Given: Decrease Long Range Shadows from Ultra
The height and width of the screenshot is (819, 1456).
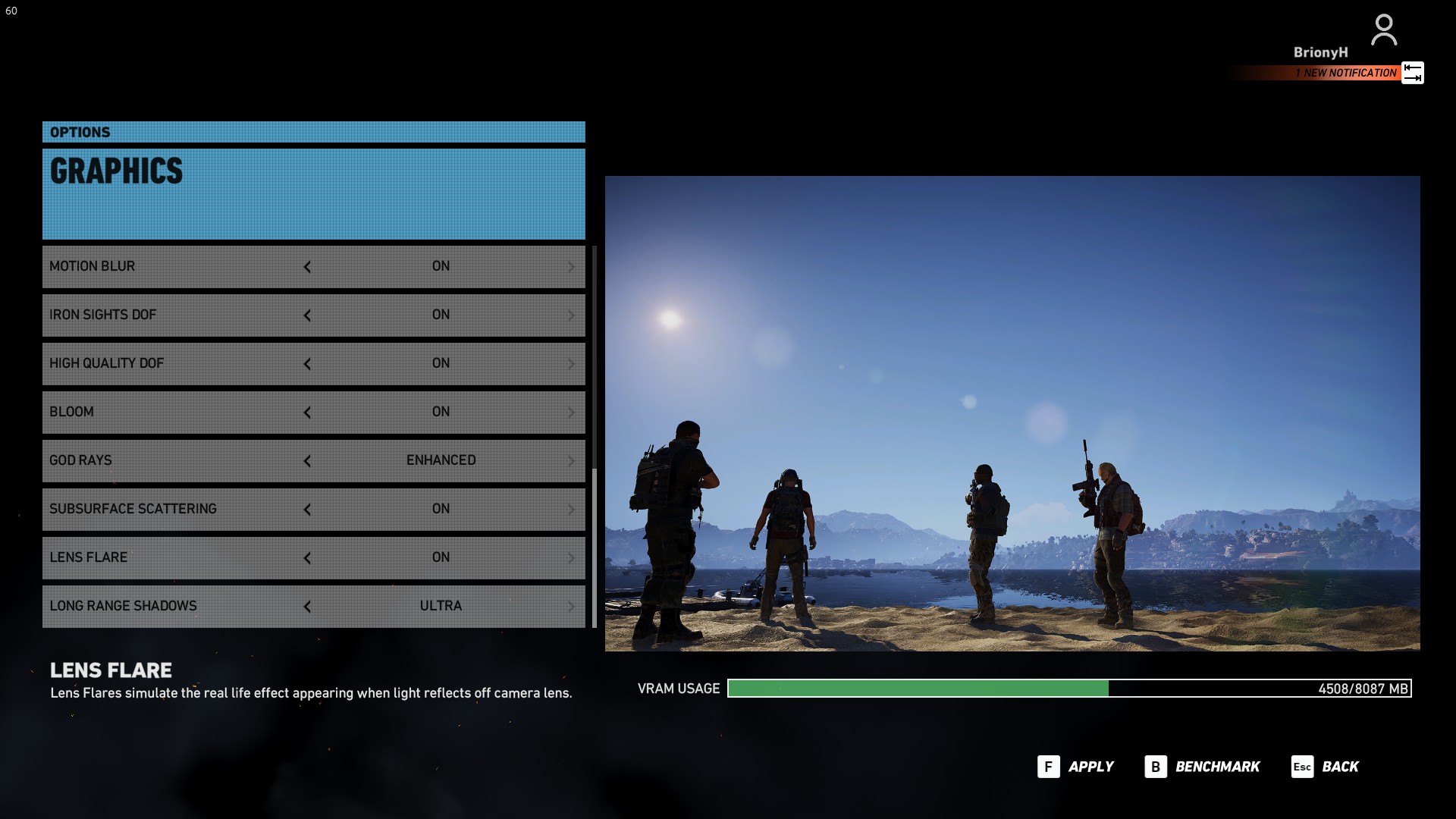Looking at the screenshot, I should click(x=307, y=607).
